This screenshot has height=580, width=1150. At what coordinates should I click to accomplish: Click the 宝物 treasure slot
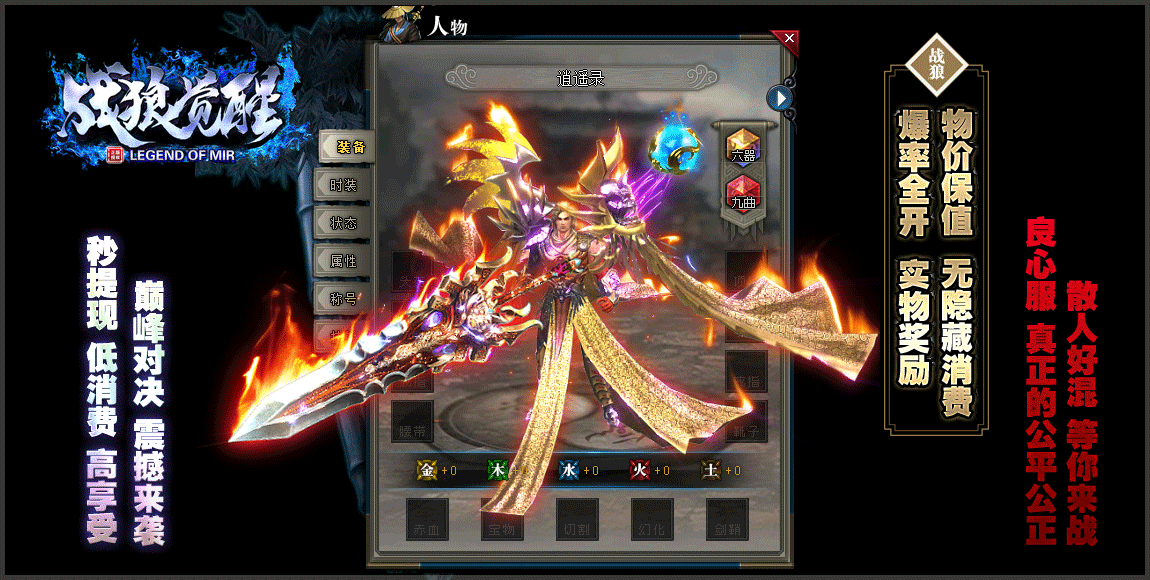click(x=502, y=519)
